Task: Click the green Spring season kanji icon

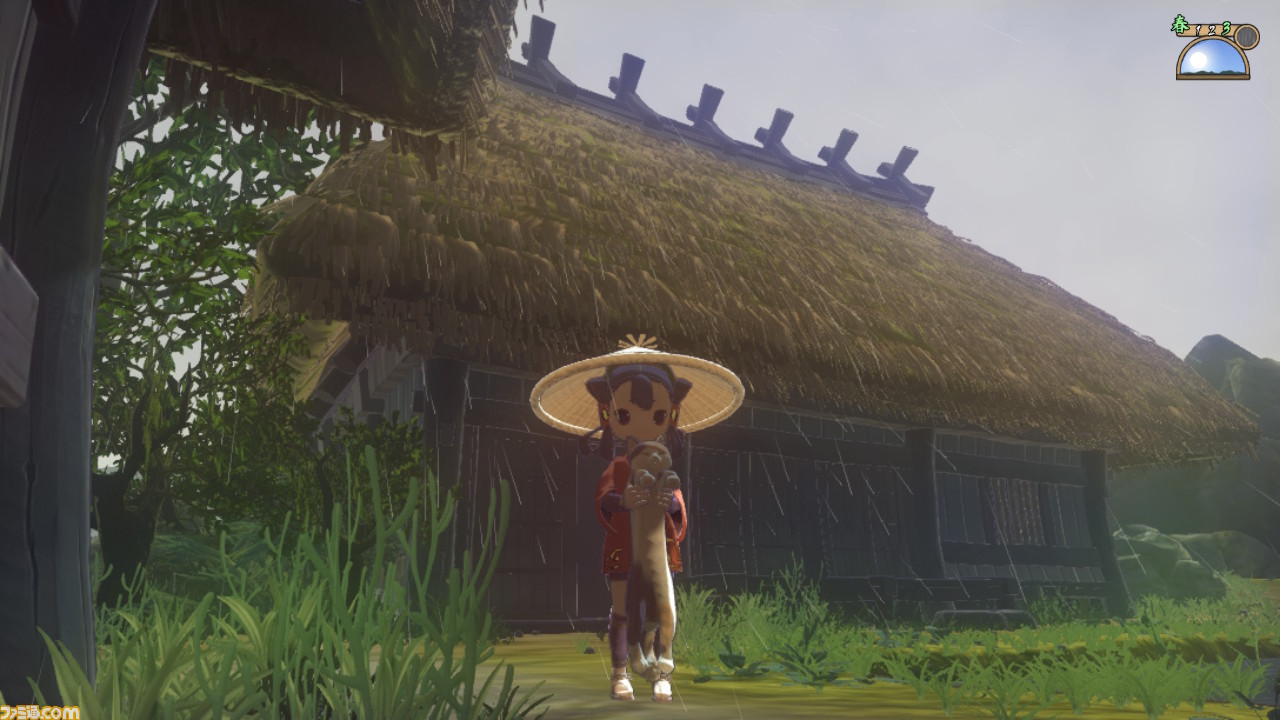Action: (x=1181, y=24)
